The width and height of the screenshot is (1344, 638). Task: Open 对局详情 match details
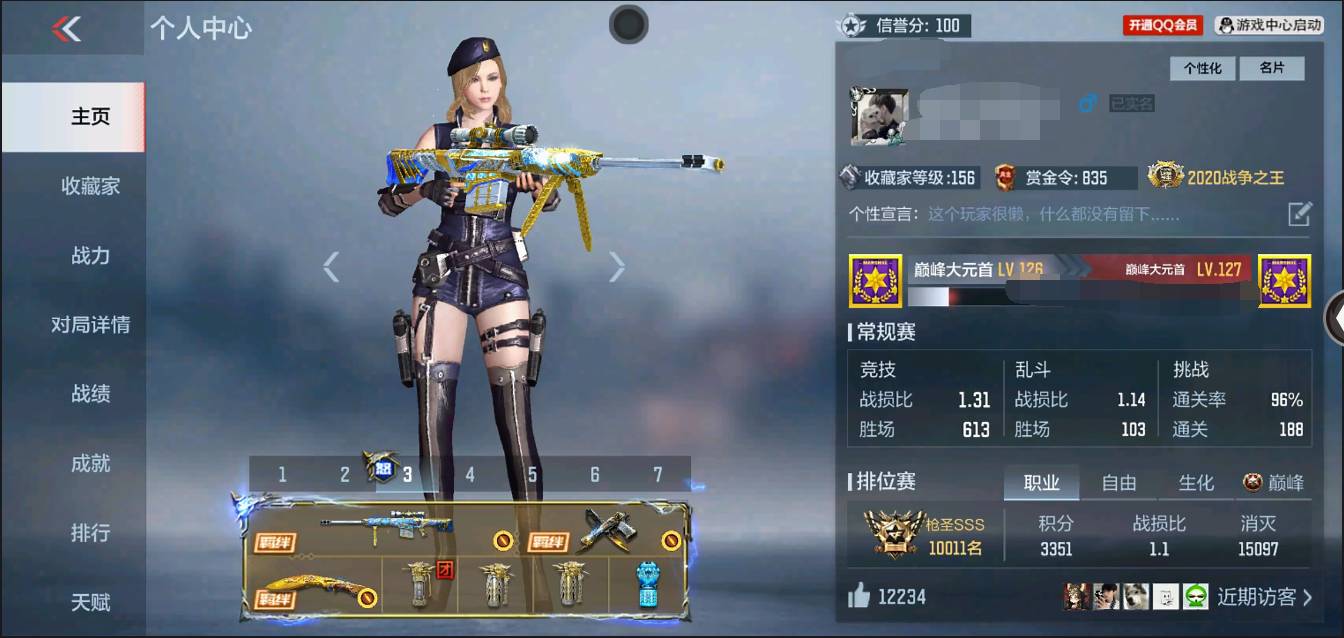pos(90,325)
